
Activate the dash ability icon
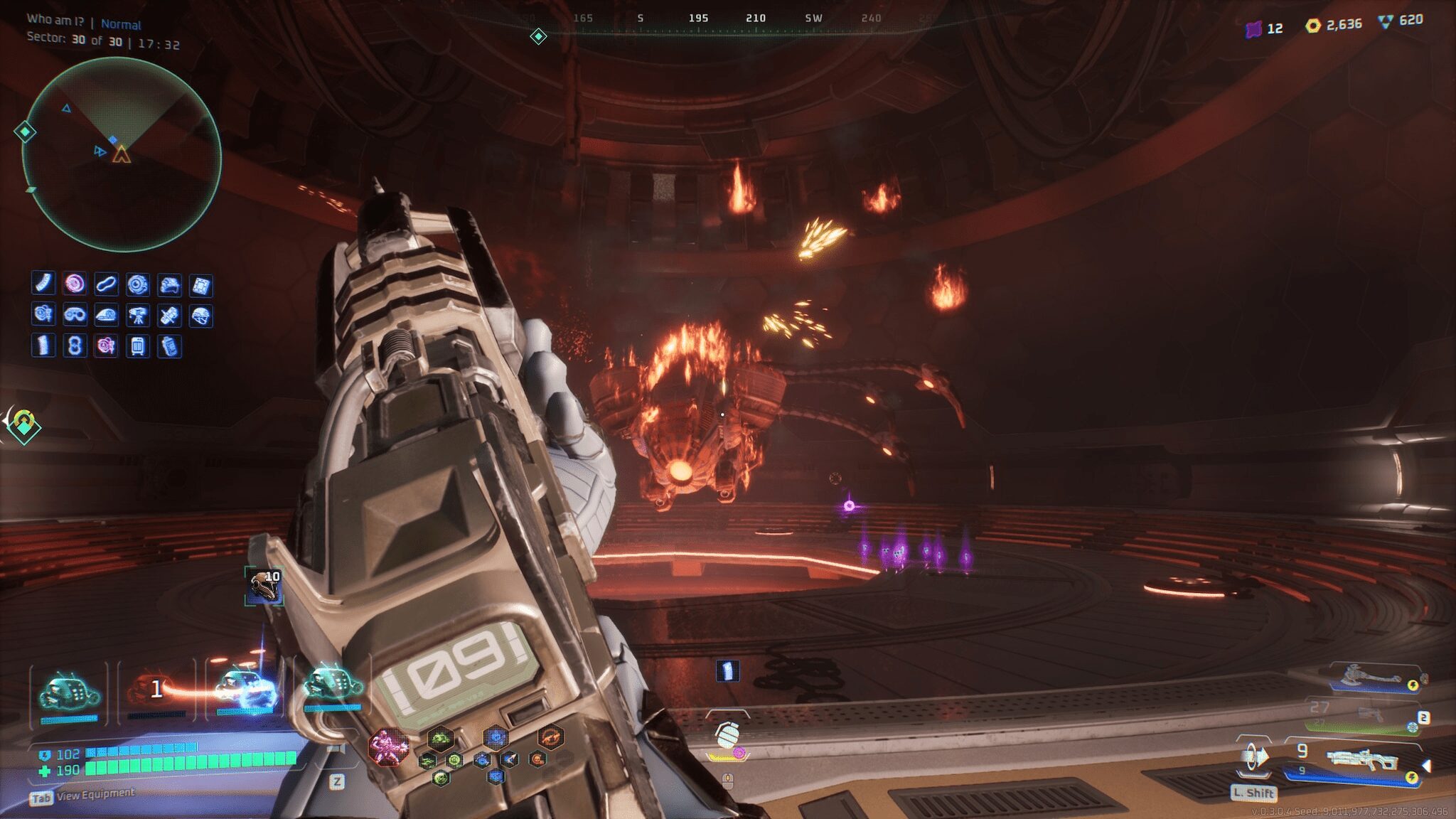point(1254,758)
